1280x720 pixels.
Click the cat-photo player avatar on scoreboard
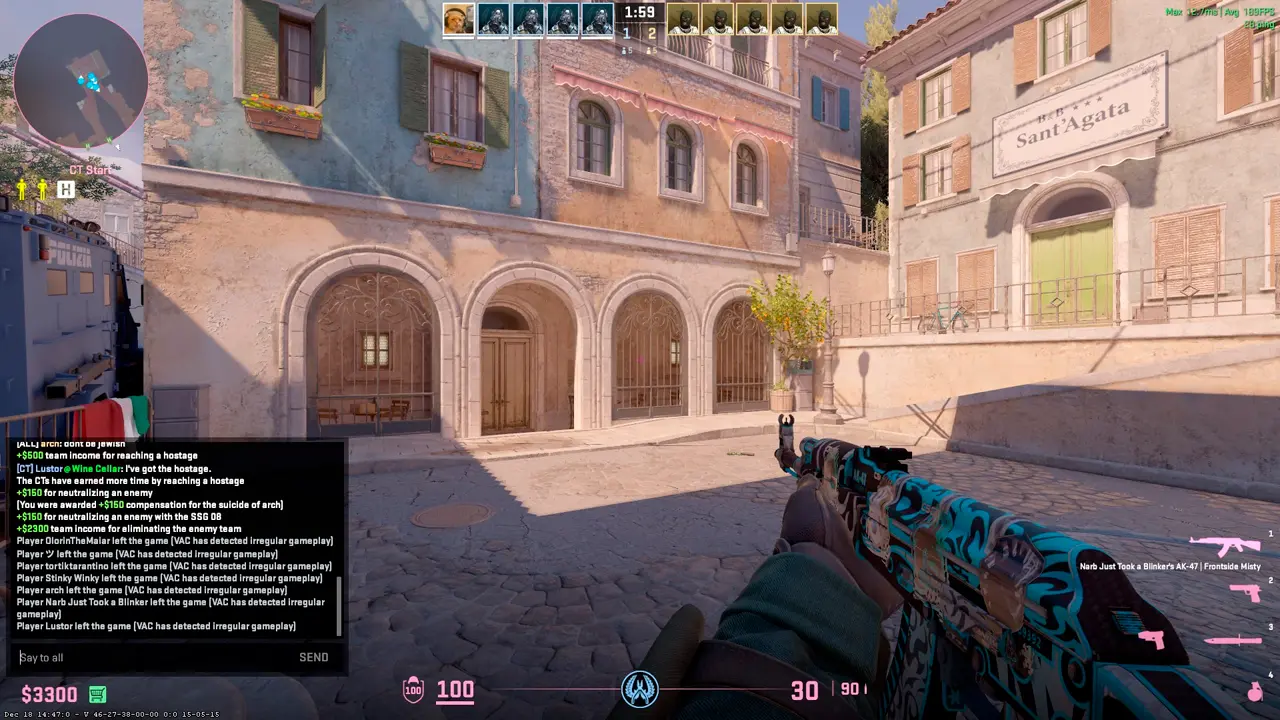(x=458, y=19)
